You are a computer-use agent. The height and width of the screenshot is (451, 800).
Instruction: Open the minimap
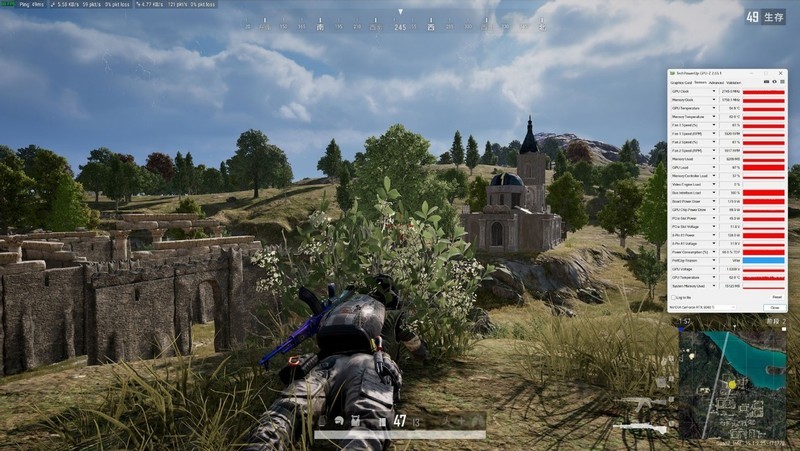coord(733,386)
